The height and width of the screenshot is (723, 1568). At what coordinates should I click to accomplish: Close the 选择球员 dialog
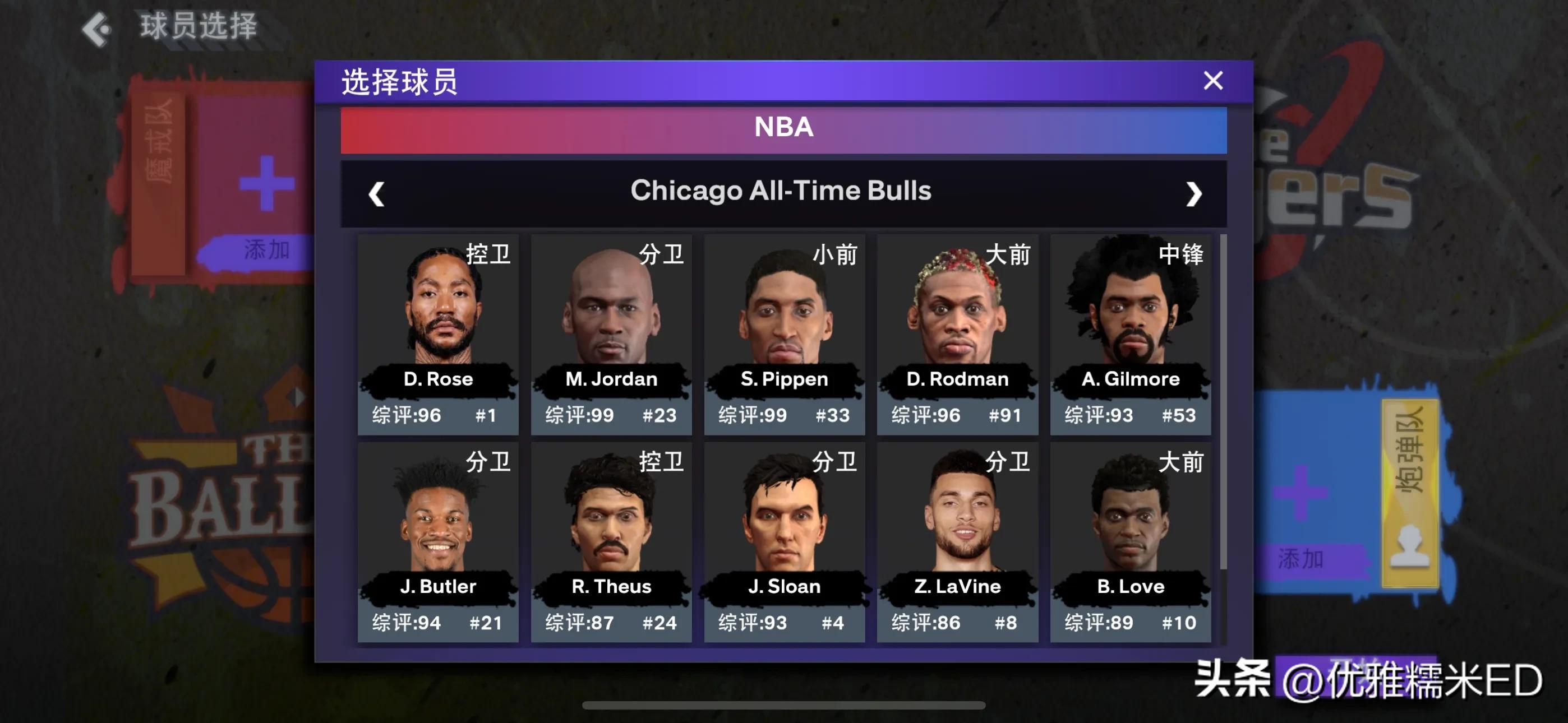[1212, 80]
